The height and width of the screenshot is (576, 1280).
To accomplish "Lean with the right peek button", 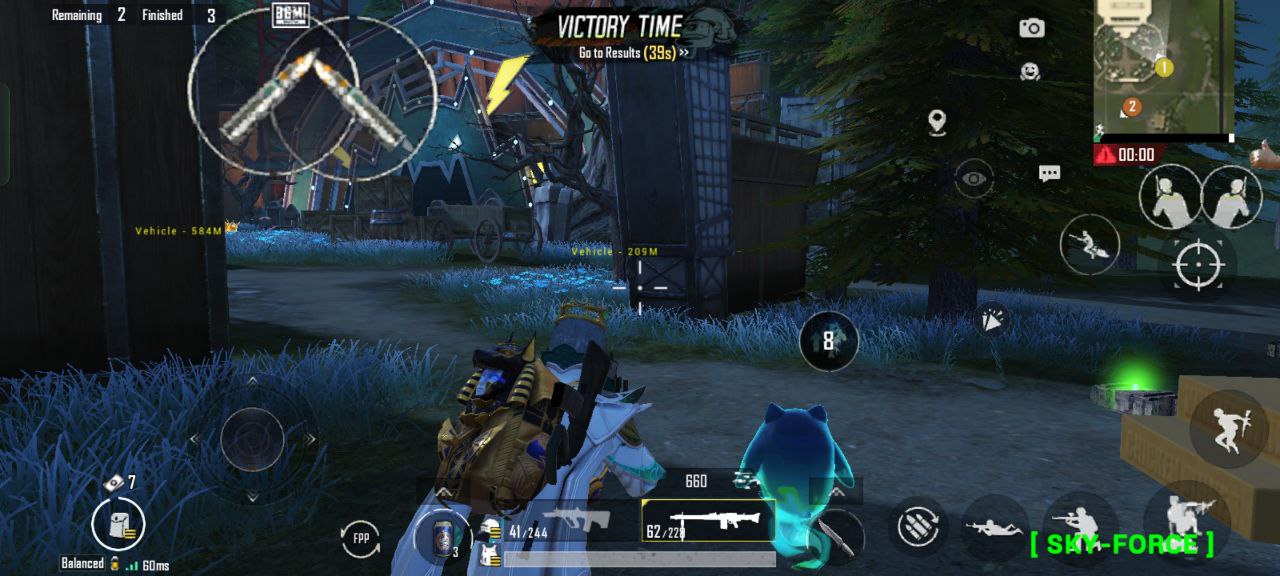I will click(1231, 197).
